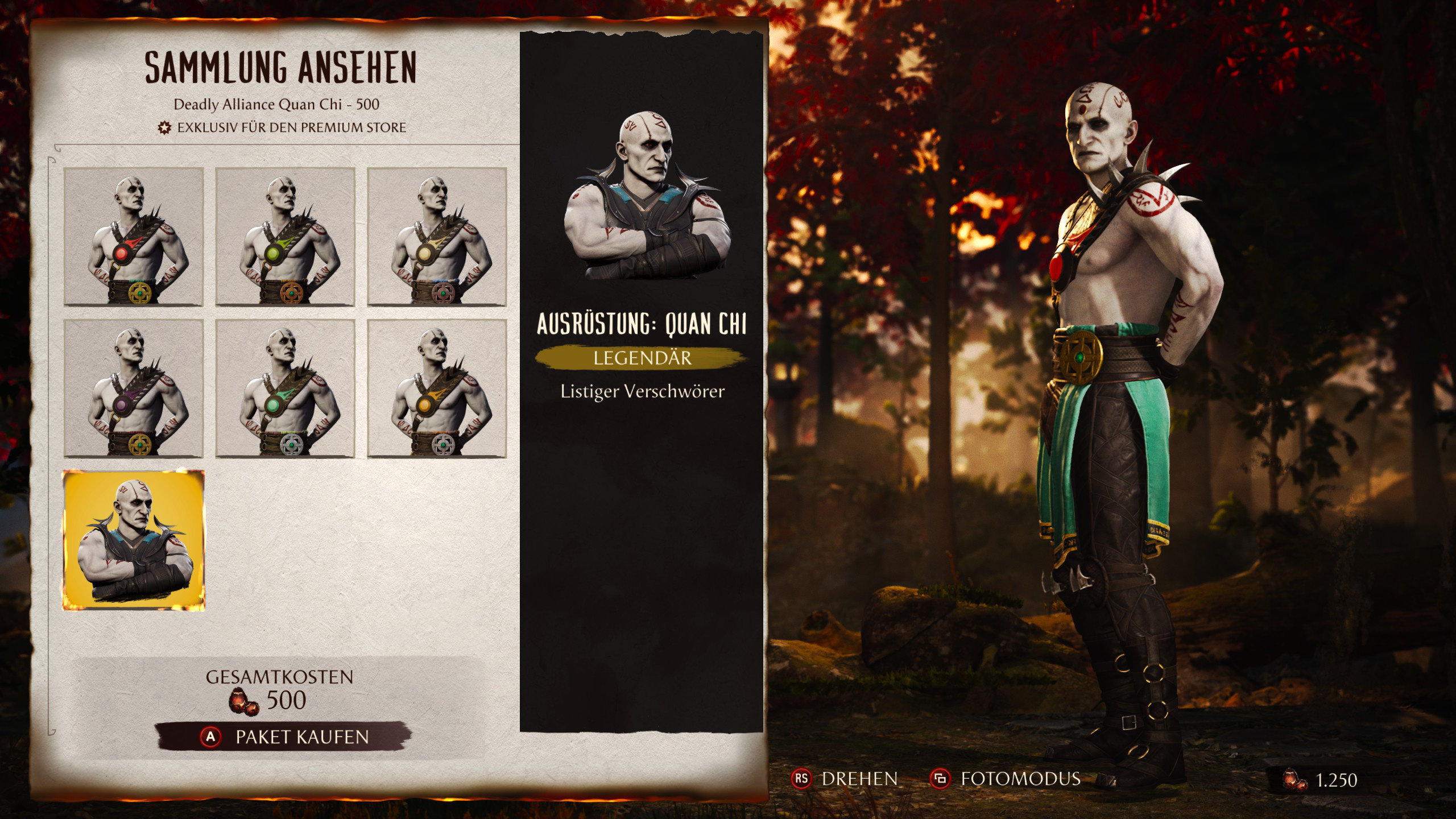Choose the lime-green amulet skin with the brown belt

tap(285, 237)
